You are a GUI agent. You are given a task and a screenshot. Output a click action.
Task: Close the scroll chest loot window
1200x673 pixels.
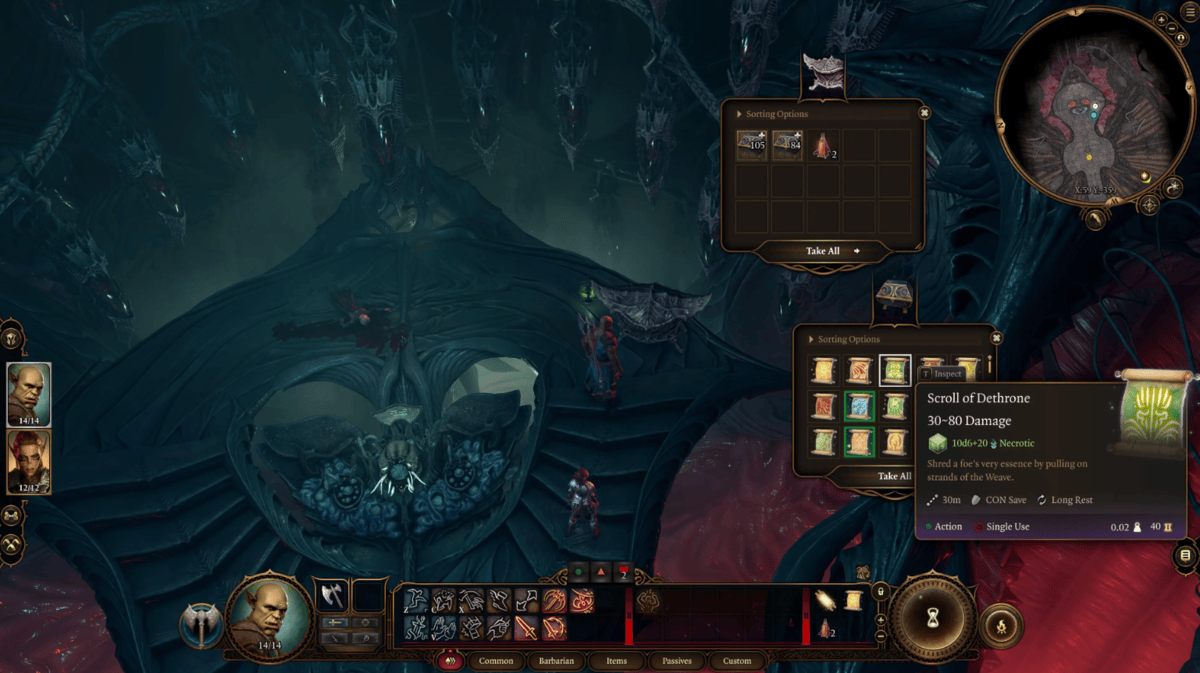coord(996,338)
